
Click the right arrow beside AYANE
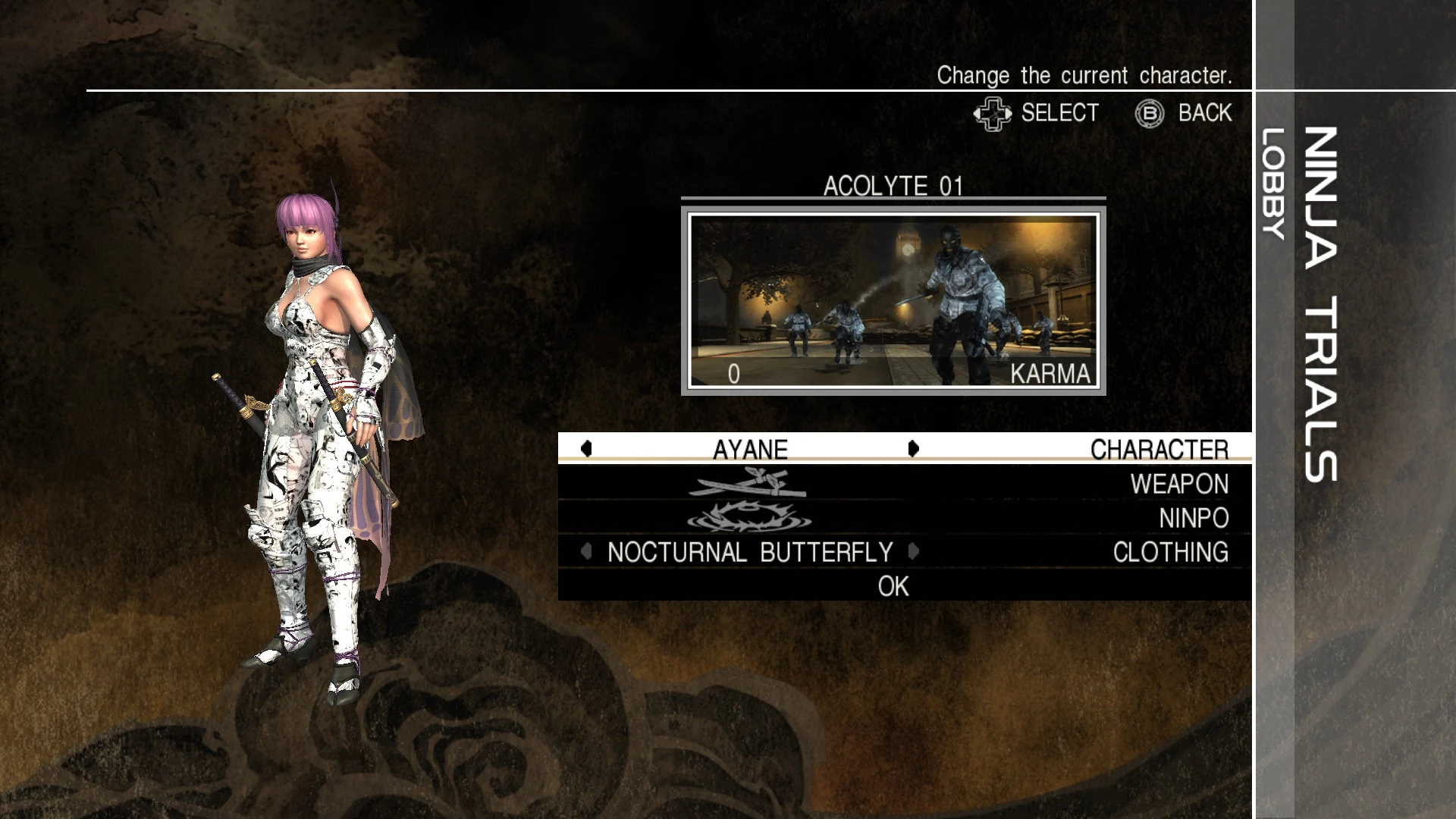tap(914, 450)
